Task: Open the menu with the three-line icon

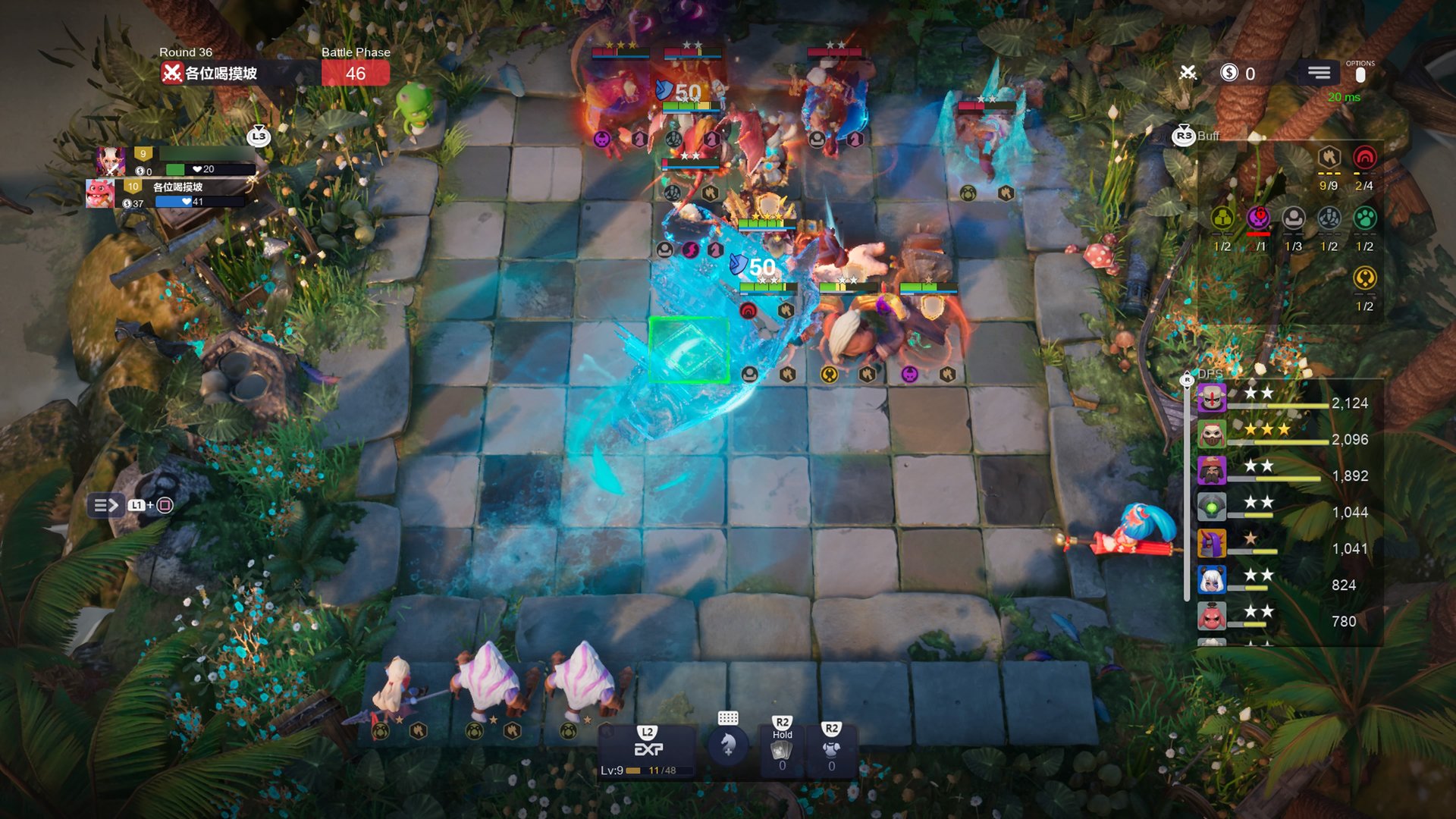Action: coord(1319,73)
